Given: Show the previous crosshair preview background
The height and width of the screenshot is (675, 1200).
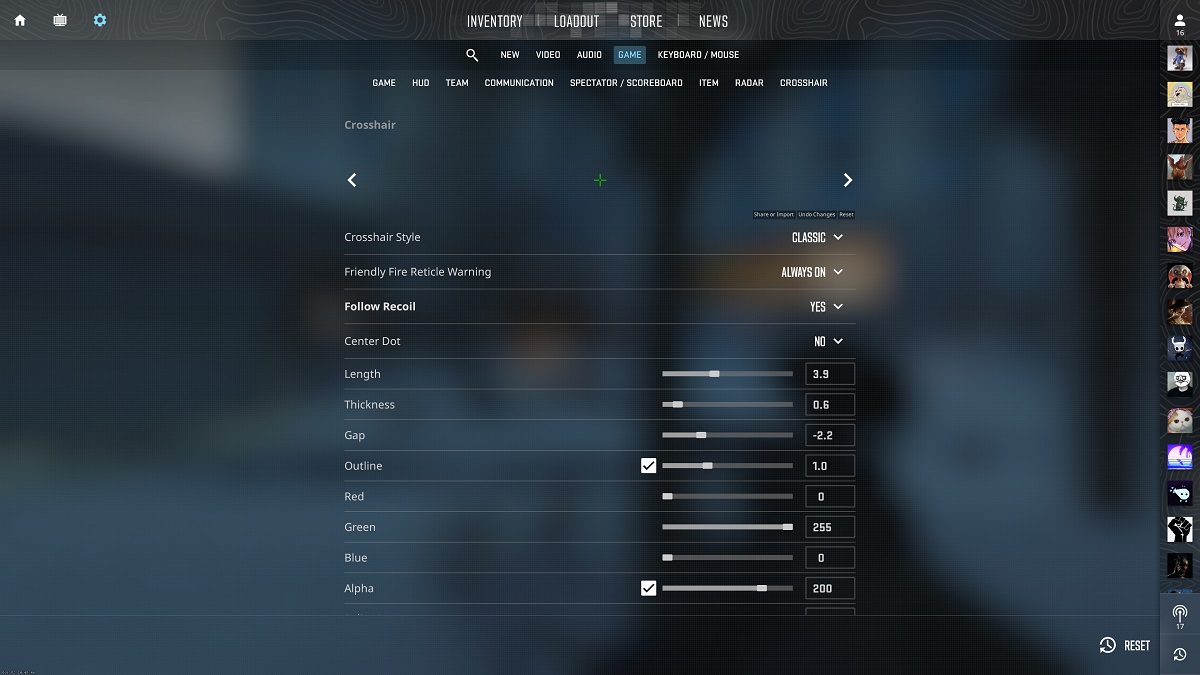Looking at the screenshot, I should point(352,180).
